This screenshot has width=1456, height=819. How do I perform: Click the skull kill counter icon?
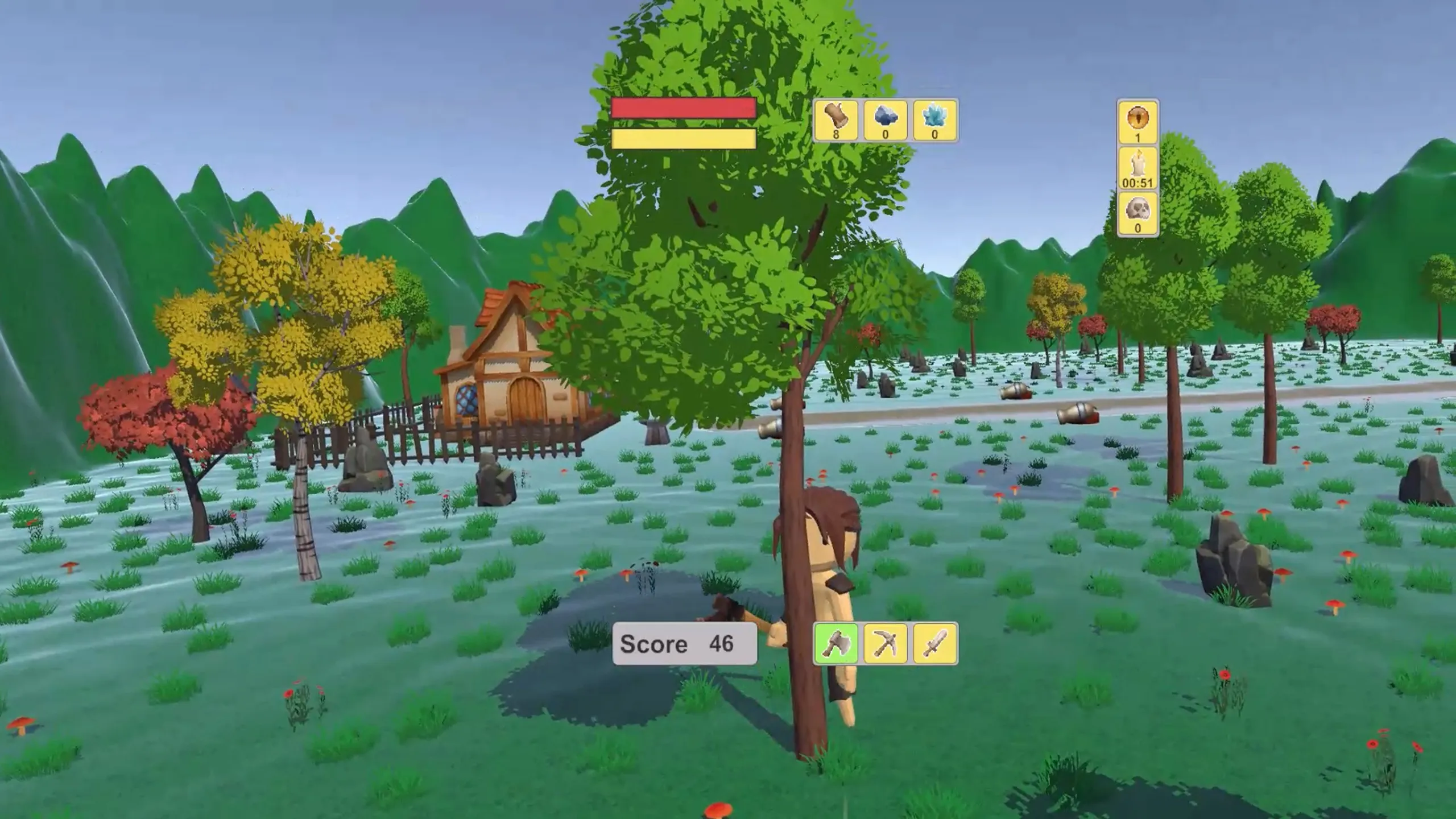click(1137, 214)
